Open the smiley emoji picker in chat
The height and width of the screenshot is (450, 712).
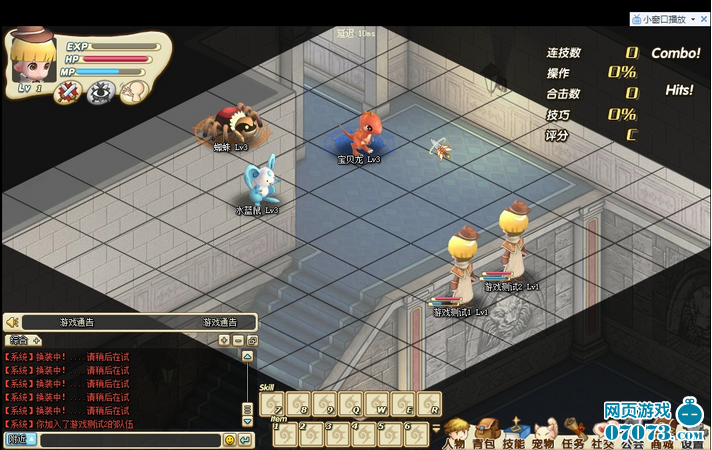tap(229, 440)
